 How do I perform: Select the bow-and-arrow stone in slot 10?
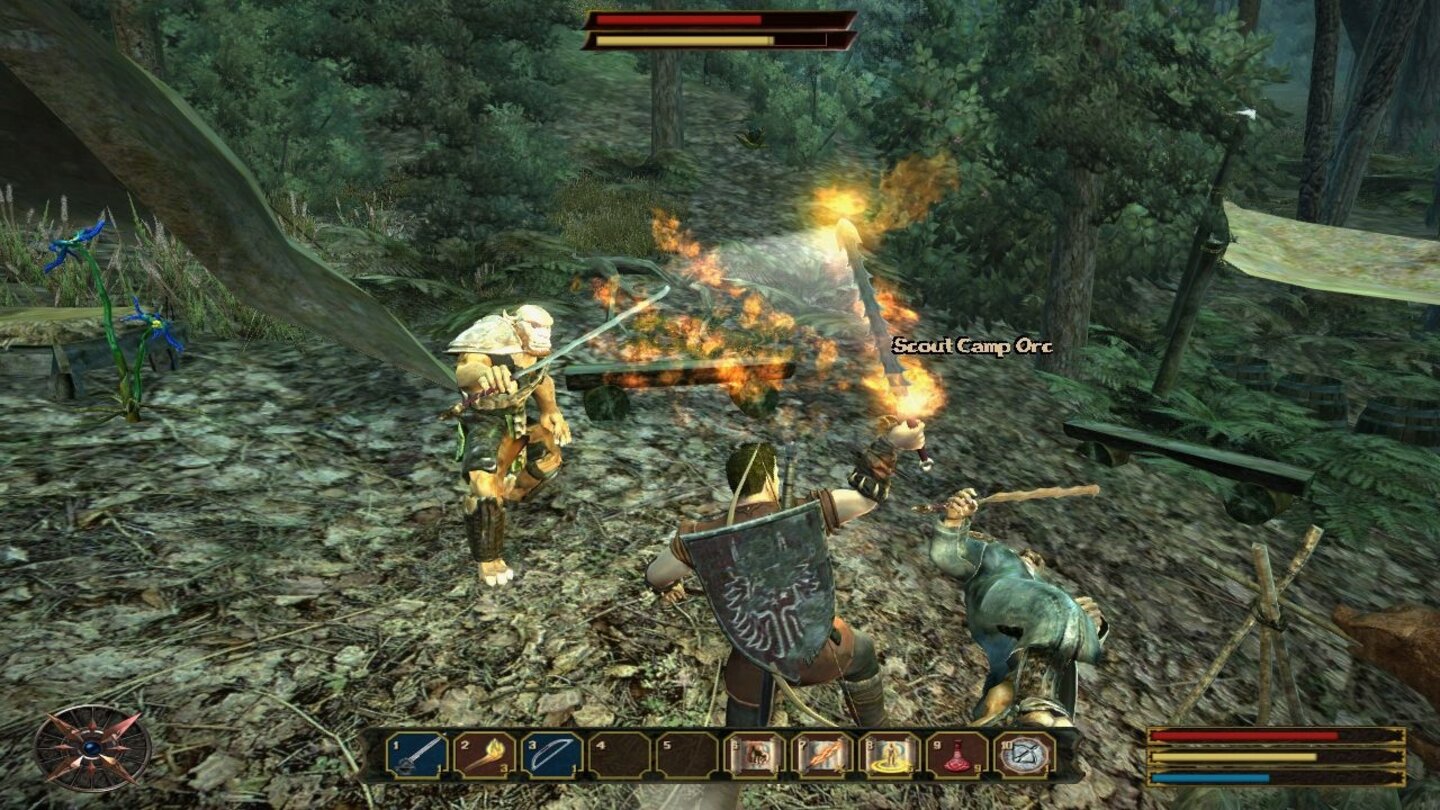(1025, 755)
